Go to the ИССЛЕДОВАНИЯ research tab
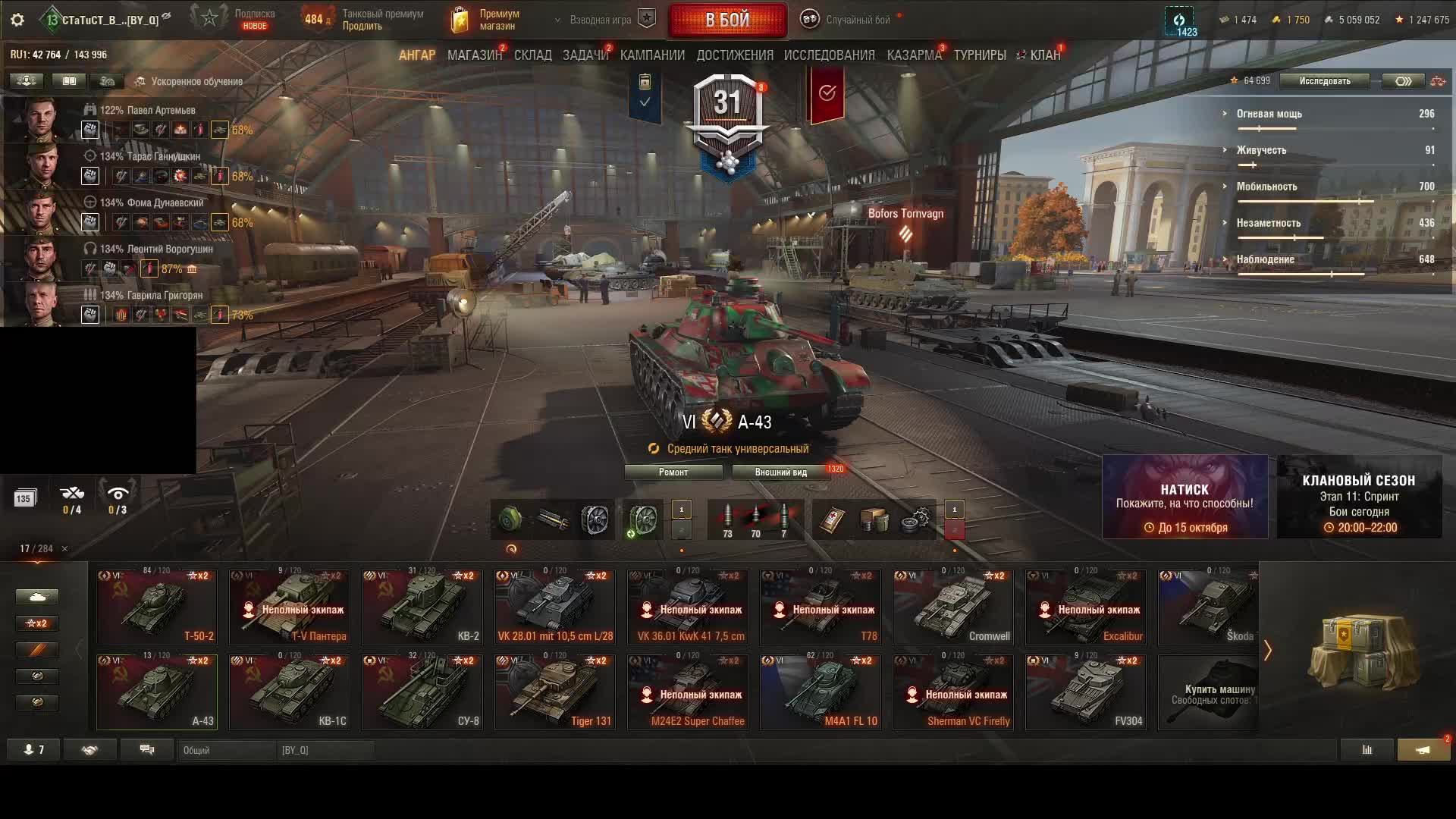 tap(829, 55)
